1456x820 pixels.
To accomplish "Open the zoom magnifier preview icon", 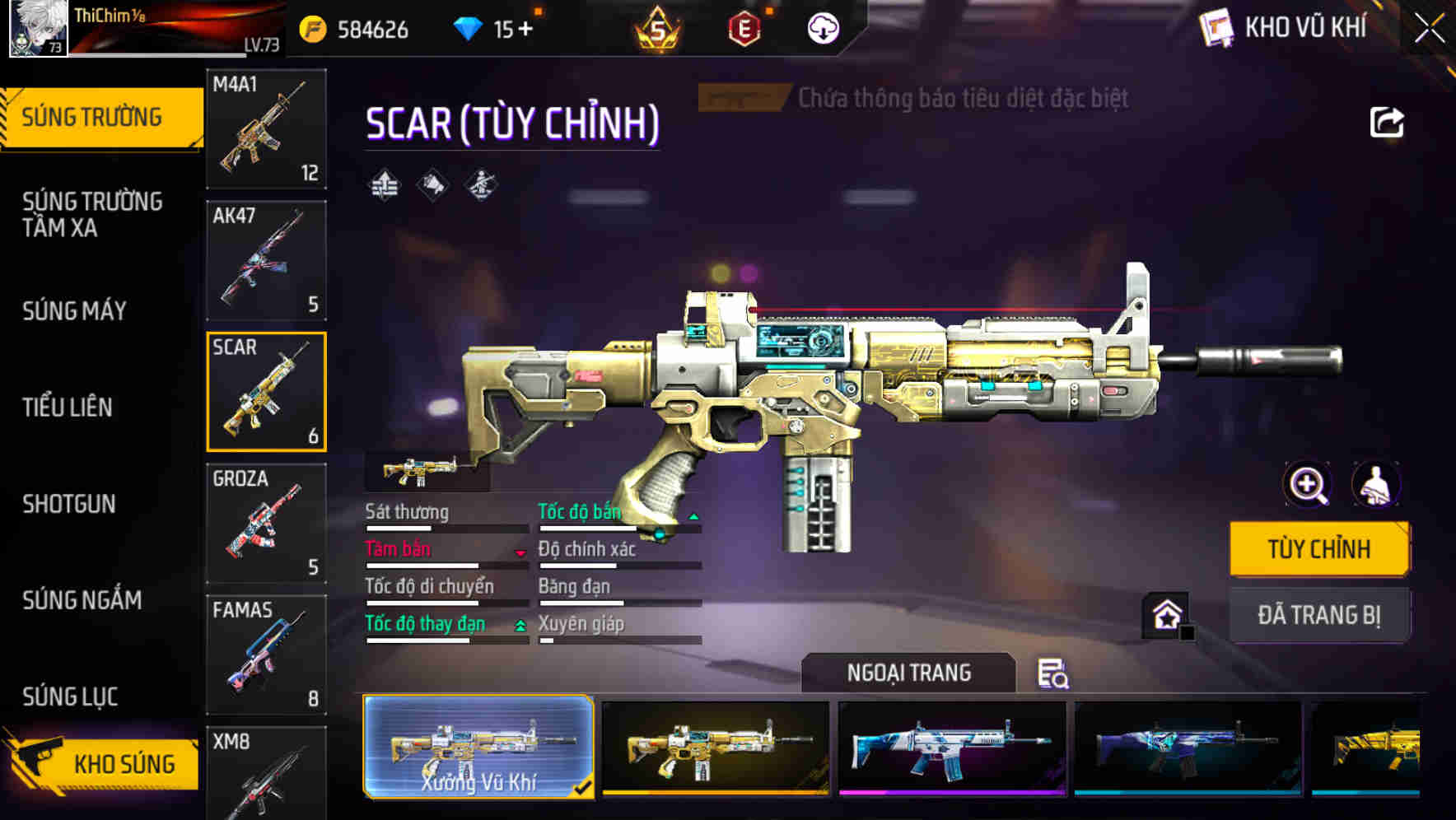I will pos(1306,484).
